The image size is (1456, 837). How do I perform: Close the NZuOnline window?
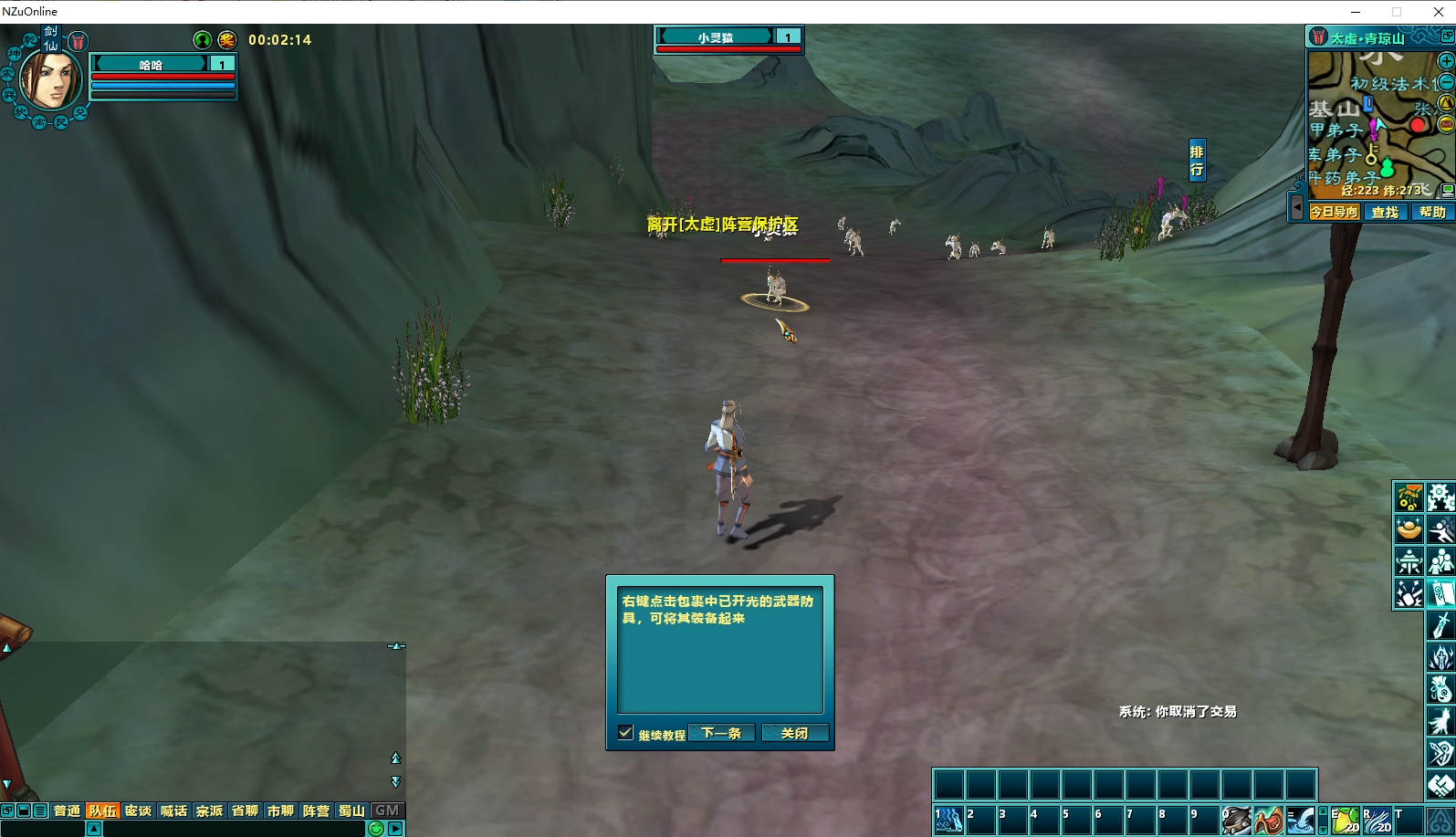(x=1438, y=12)
